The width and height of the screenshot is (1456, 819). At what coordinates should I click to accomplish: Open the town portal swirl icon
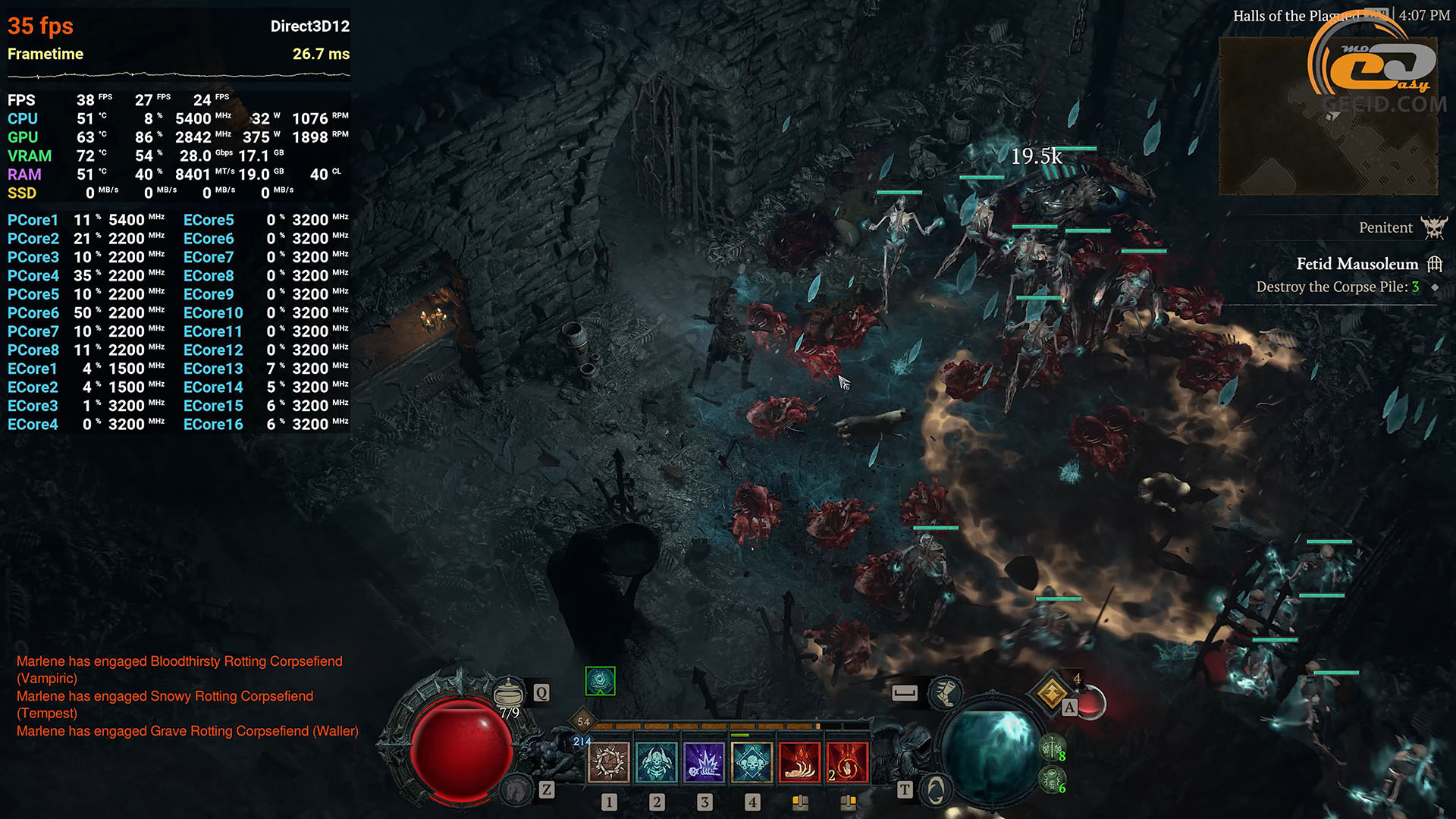936,790
